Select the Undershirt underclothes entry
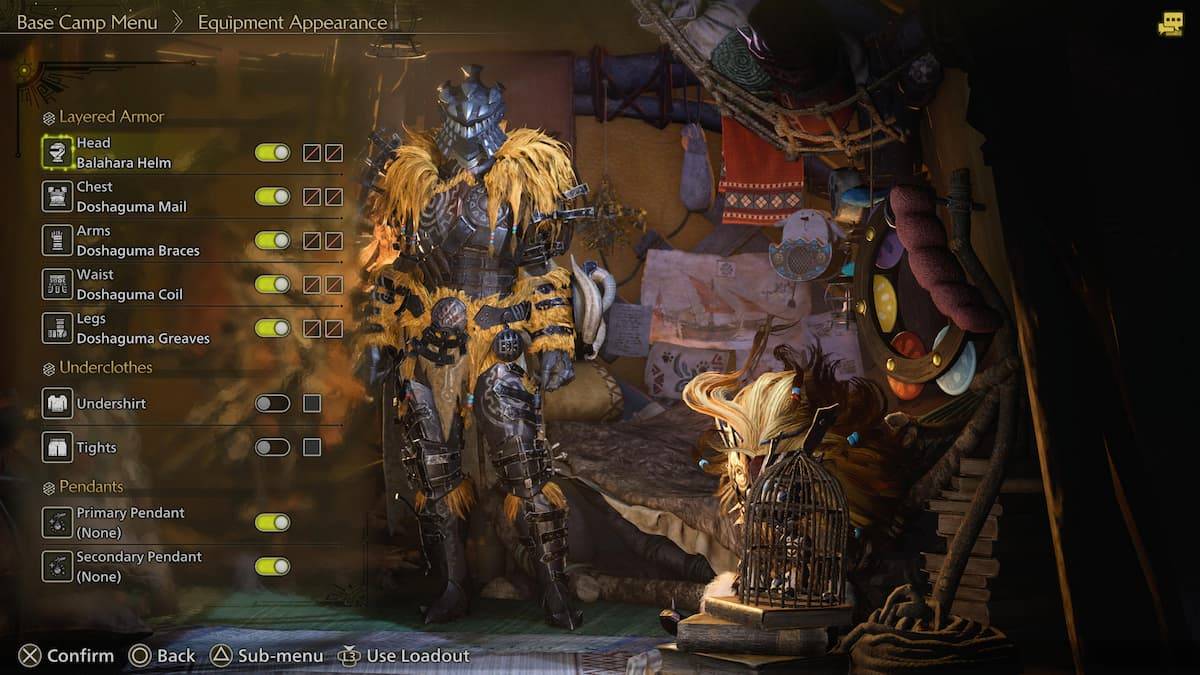Screen dimensions: 1200x675 [x=110, y=404]
